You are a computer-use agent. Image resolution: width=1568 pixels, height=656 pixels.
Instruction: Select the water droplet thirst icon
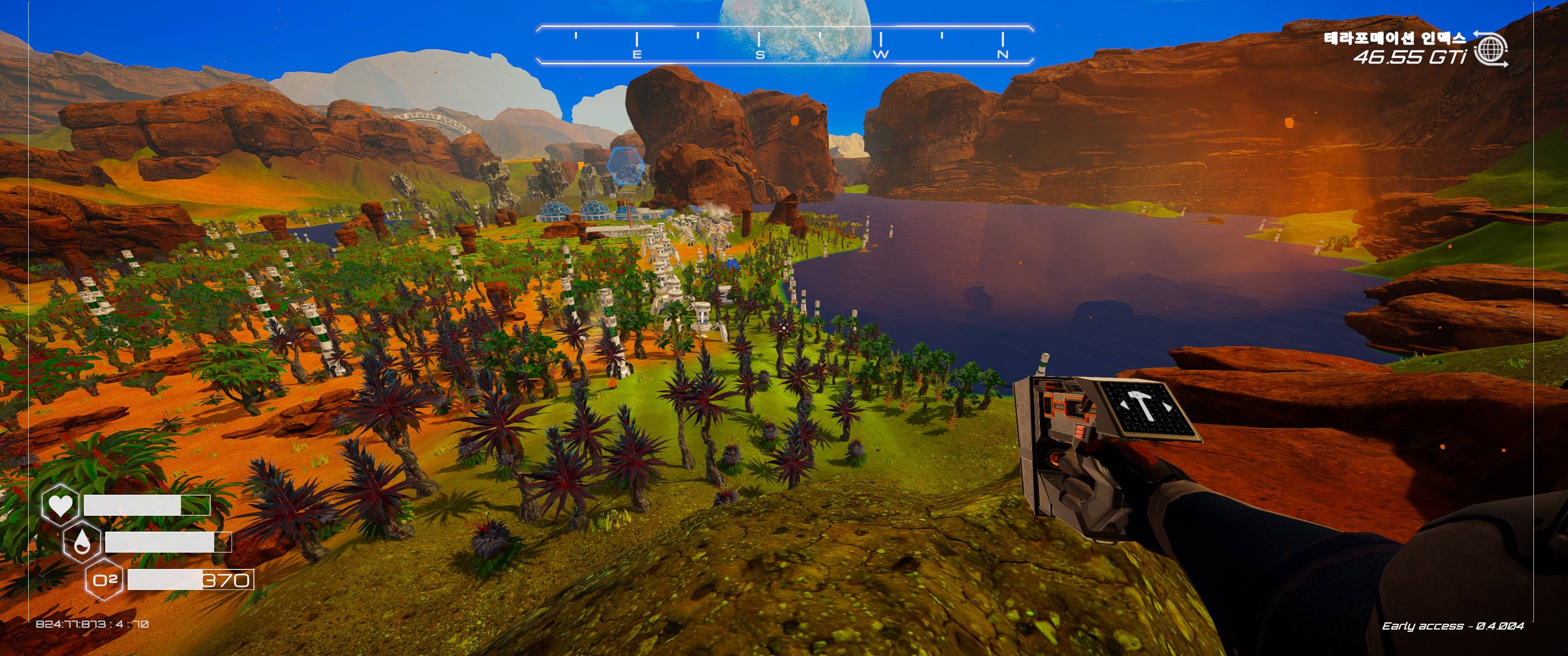pyautogui.click(x=82, y=542)
